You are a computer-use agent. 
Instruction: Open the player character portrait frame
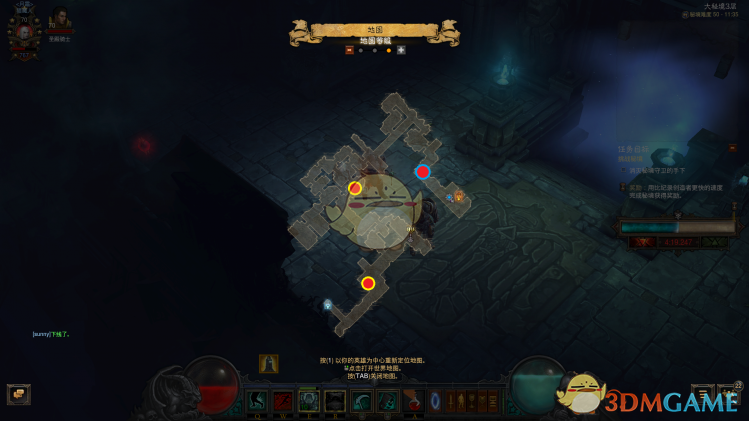click(x=21, y=31)
